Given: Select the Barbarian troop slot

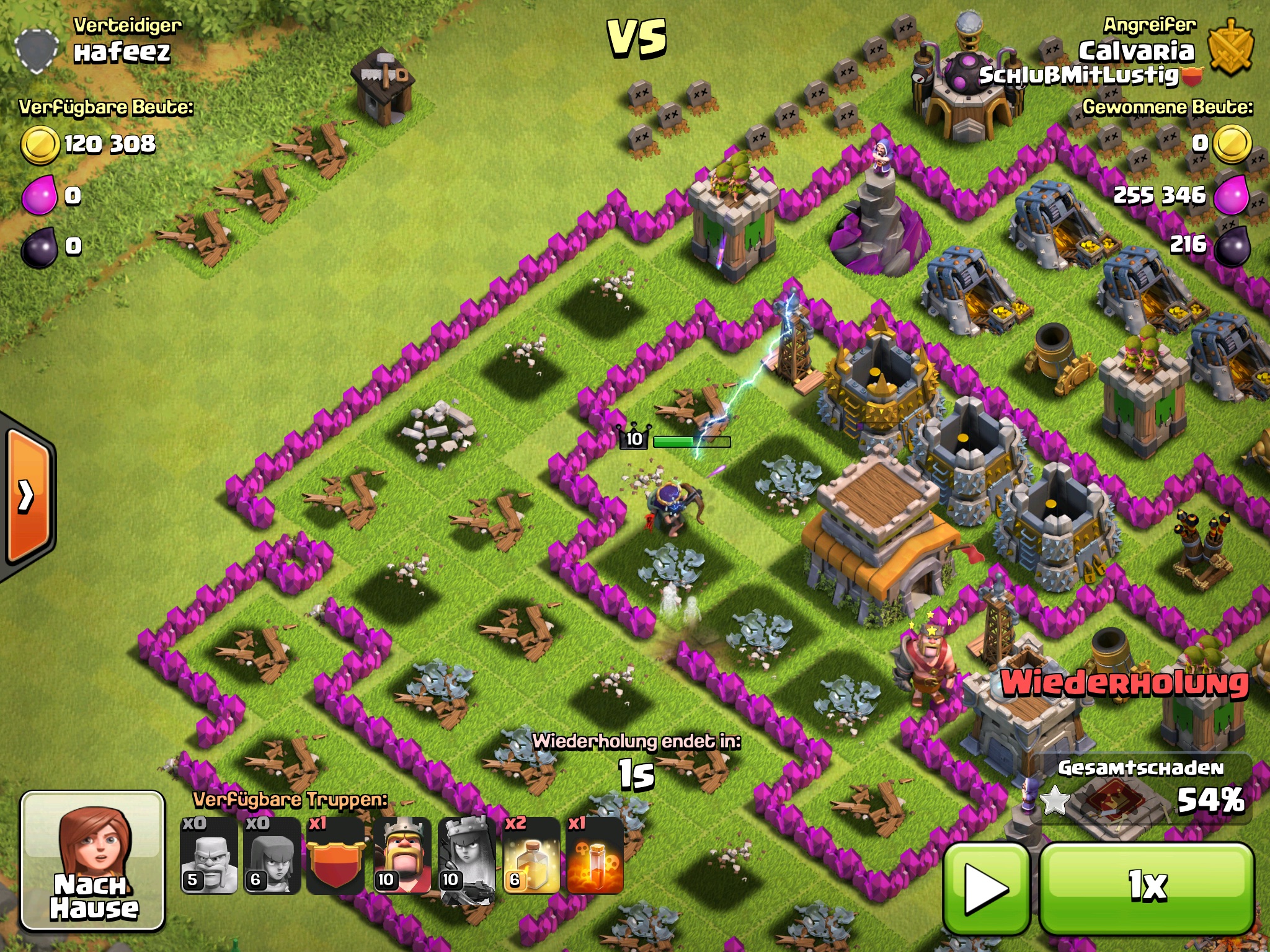Looking at the screenshot, I should 209,856.
